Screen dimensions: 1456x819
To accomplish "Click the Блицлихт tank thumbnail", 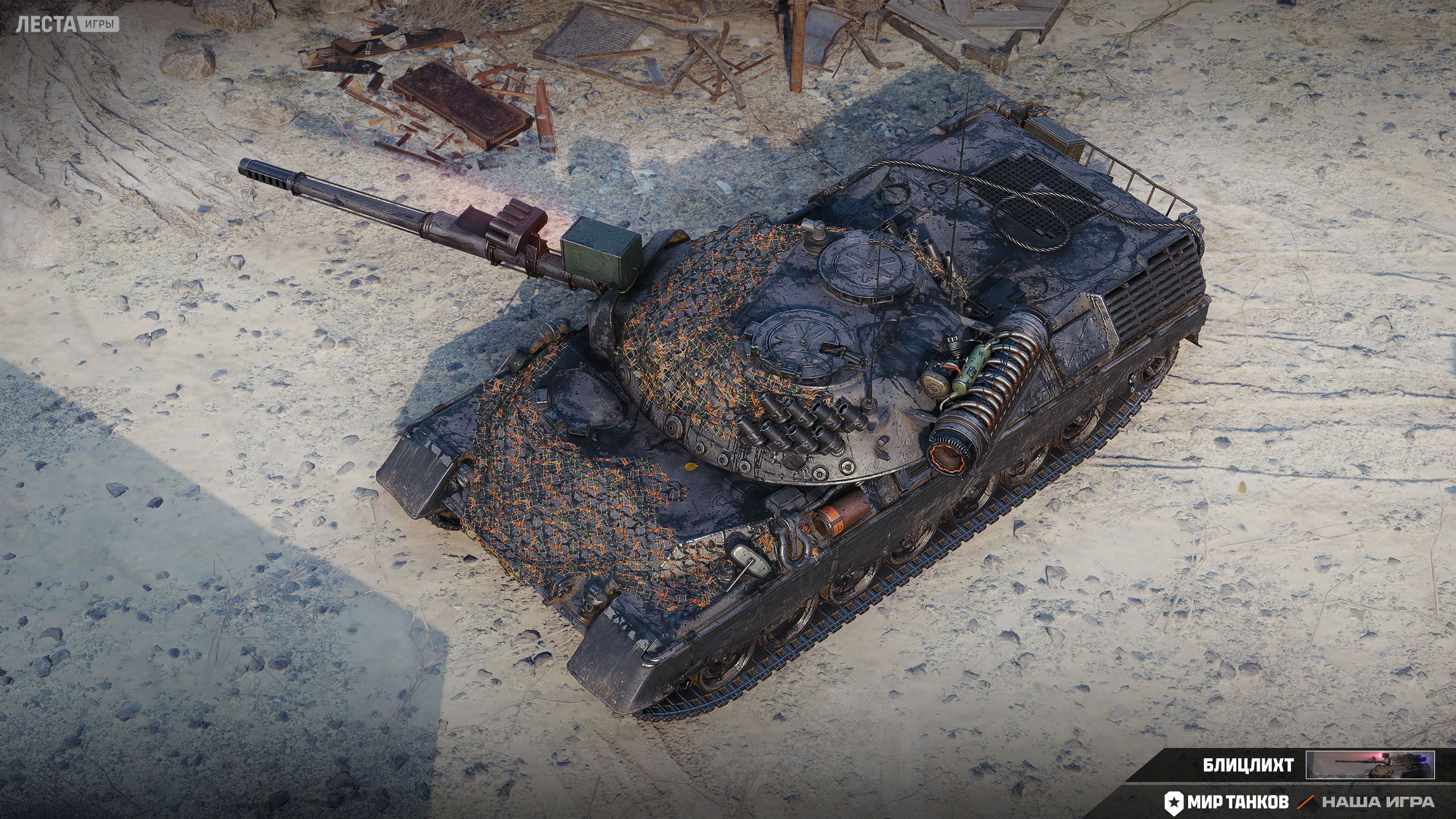I will point(1370,765).
